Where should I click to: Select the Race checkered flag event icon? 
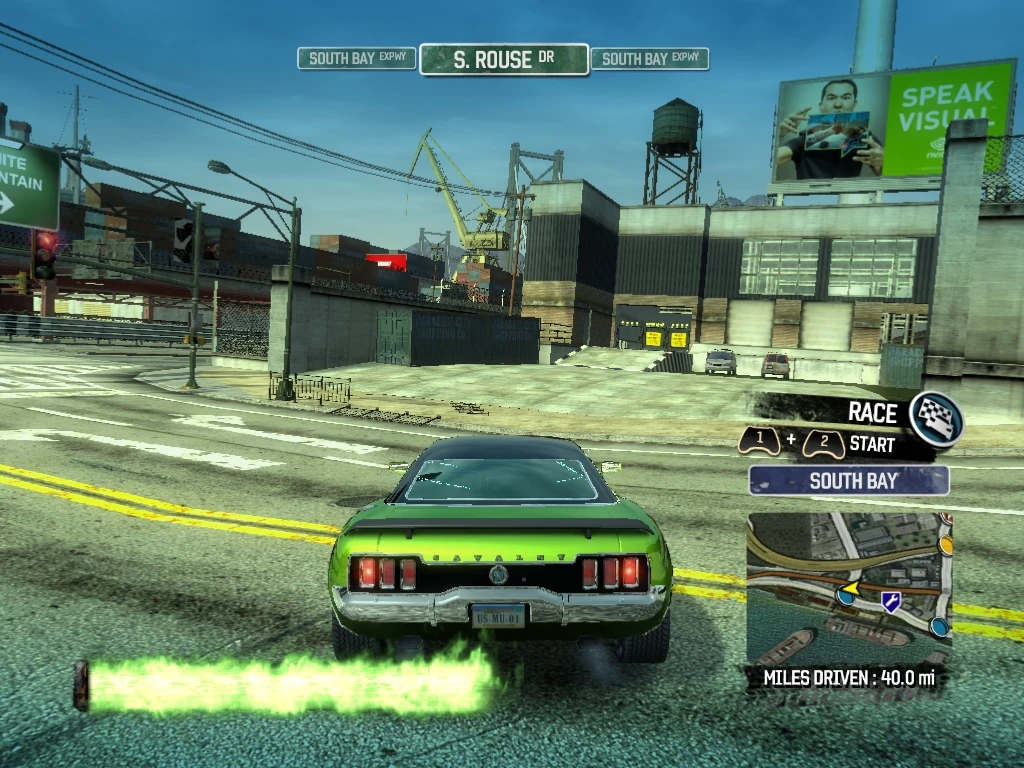(x=937, y=418)
